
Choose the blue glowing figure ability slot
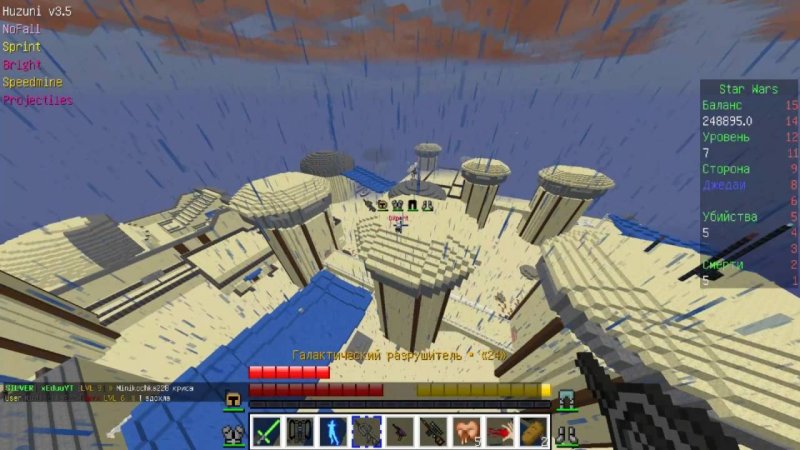click(x=333, y=431)
